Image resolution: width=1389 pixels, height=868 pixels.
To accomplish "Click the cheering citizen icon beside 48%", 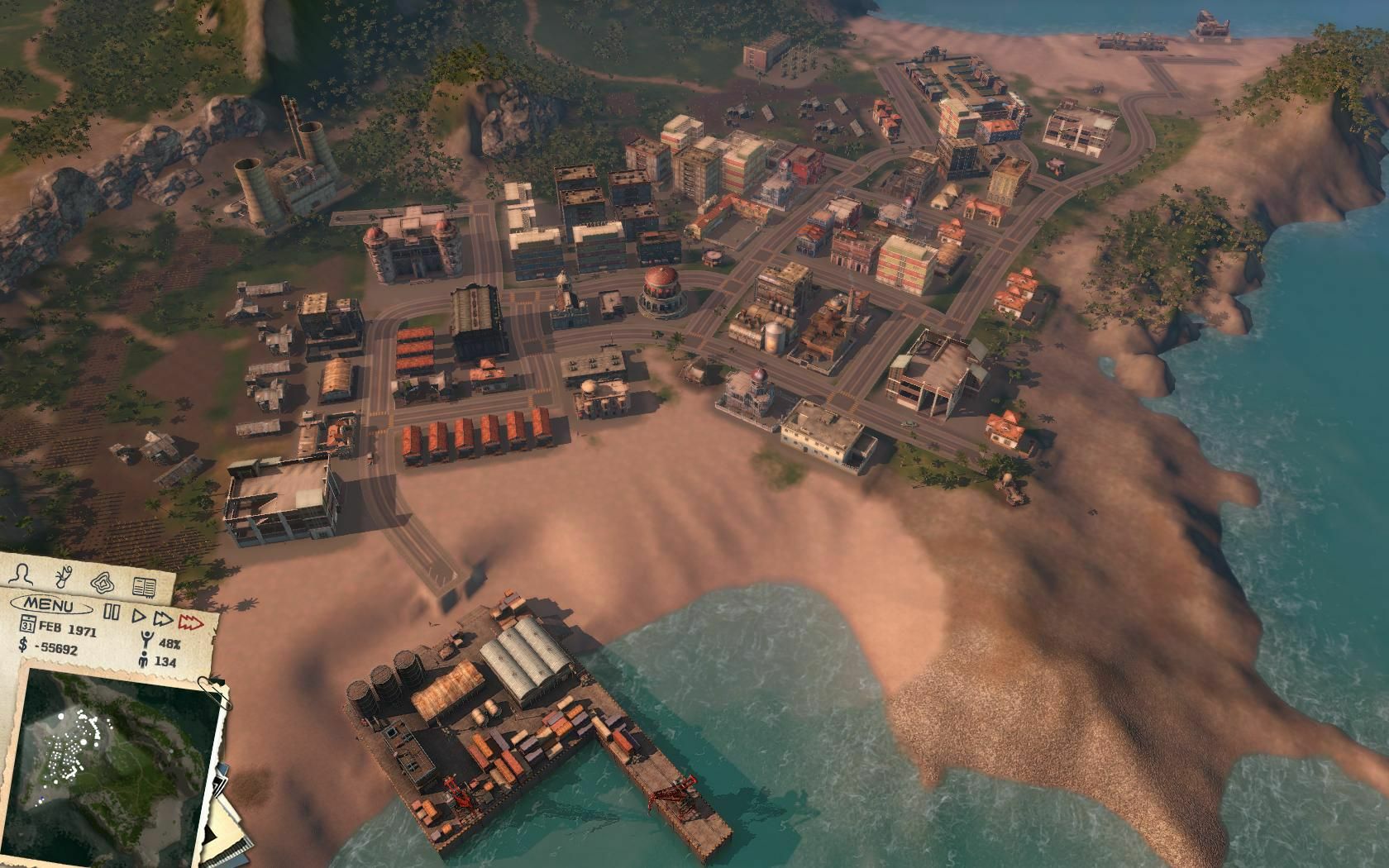I will (146, 637).
